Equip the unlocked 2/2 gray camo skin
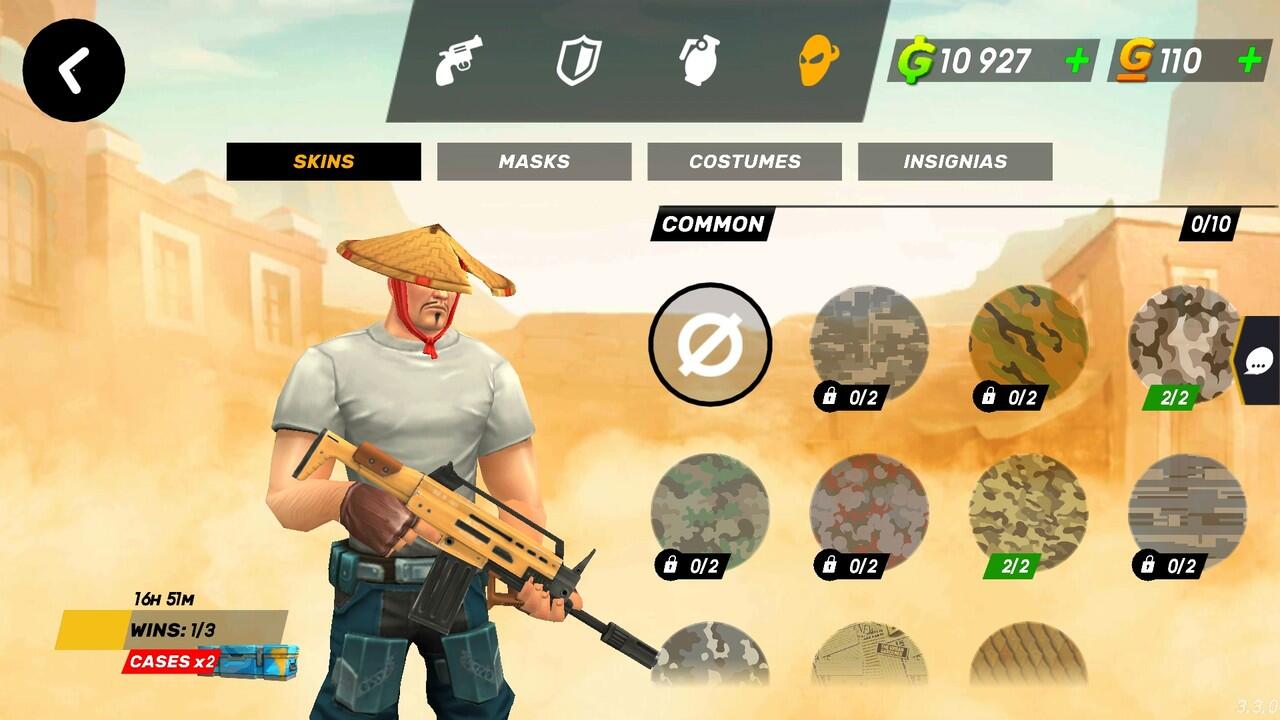 tap(1182, 340)
